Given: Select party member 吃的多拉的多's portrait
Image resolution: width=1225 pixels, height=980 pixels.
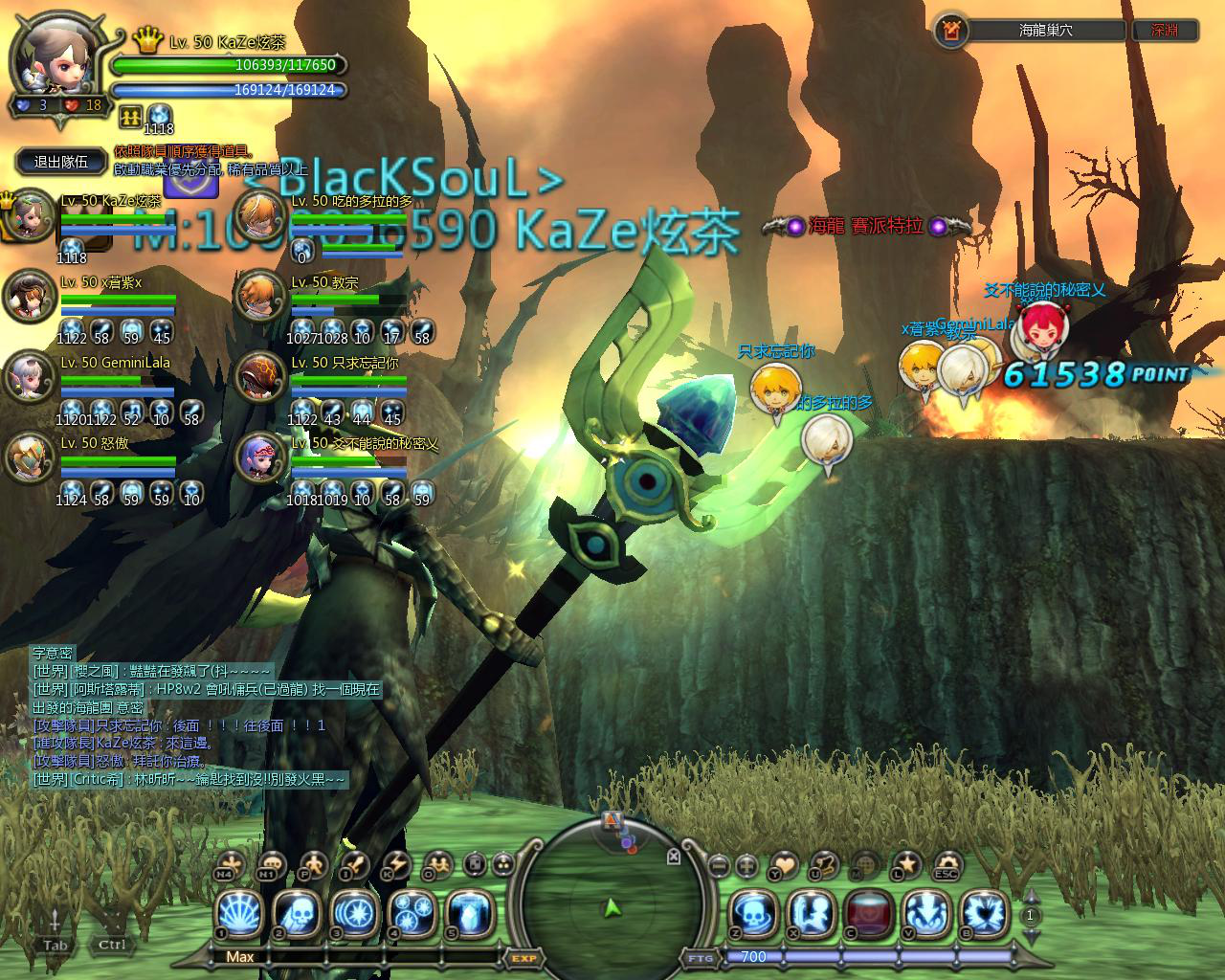Looking at the screenshot, I should pos(259,214).
